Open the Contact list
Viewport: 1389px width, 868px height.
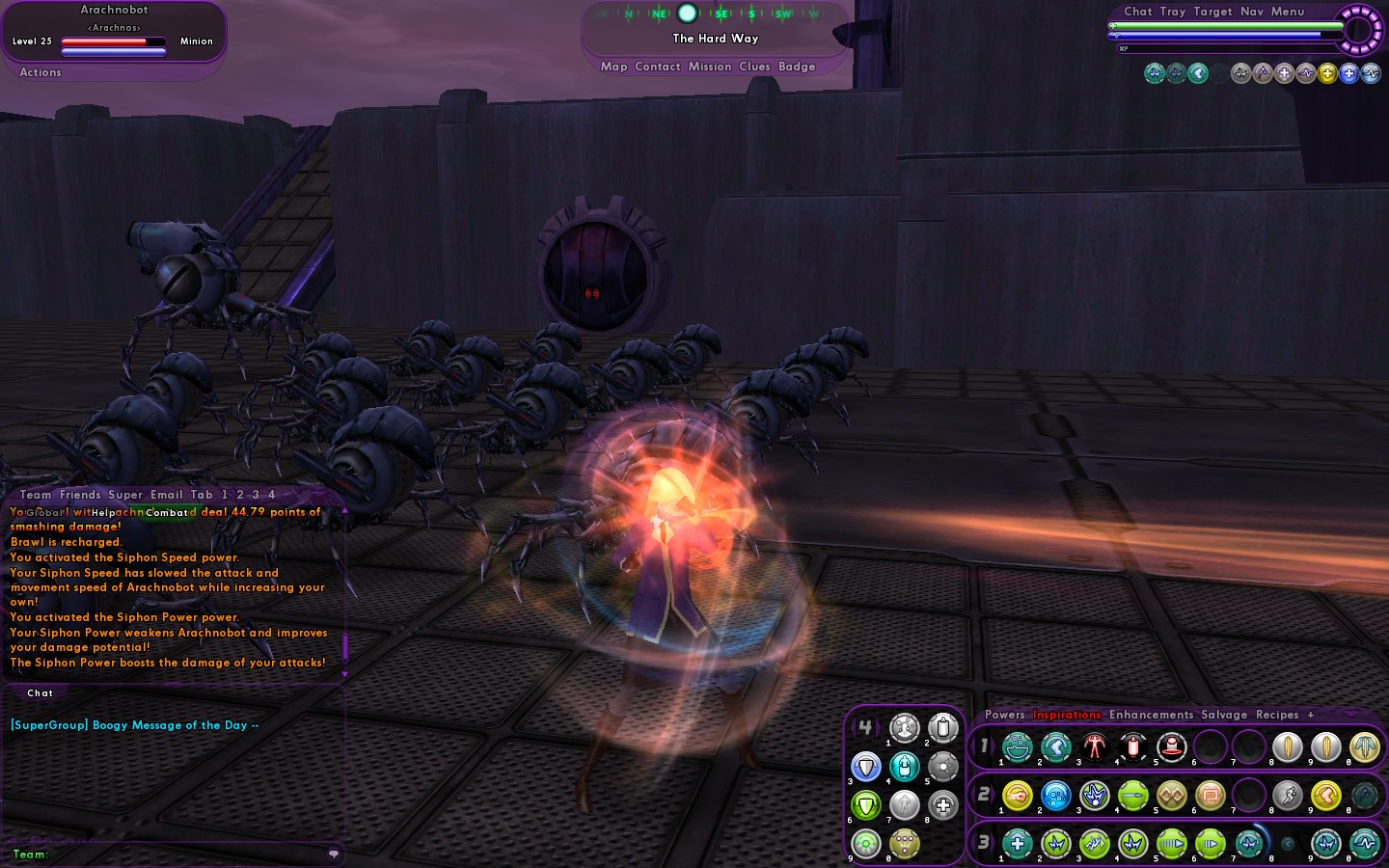click(x=658, y=67)
